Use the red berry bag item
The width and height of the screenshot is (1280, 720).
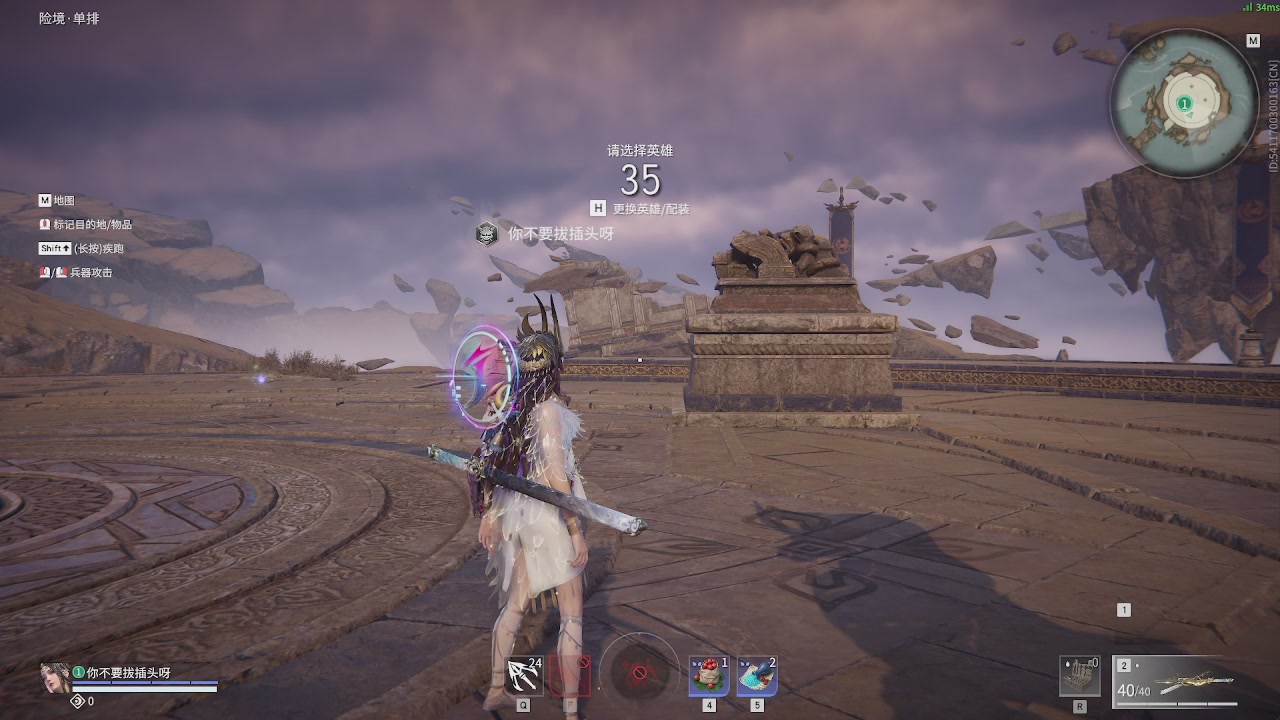coord(709,676)
